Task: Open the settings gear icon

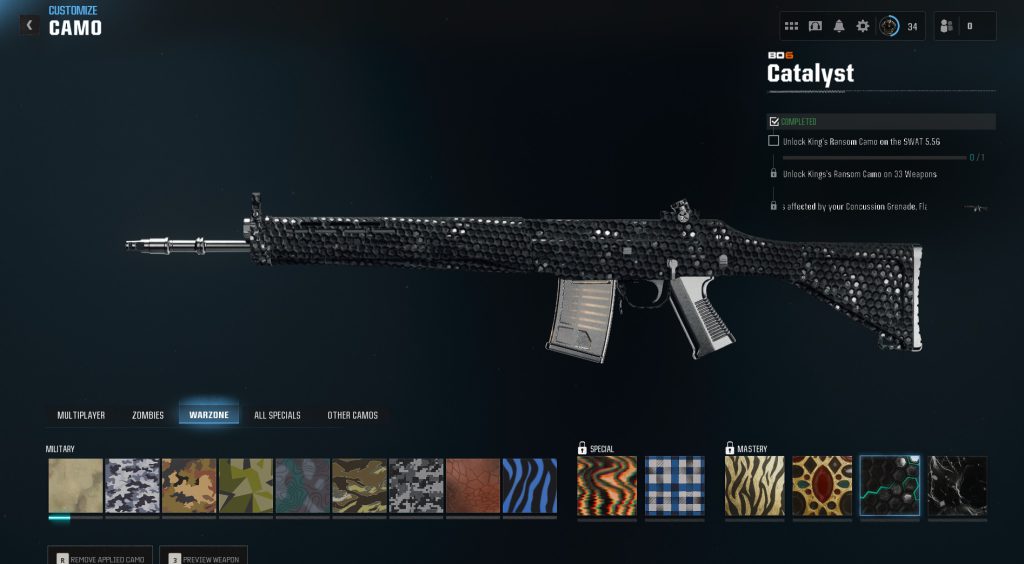Action: (x=863, y=26)
